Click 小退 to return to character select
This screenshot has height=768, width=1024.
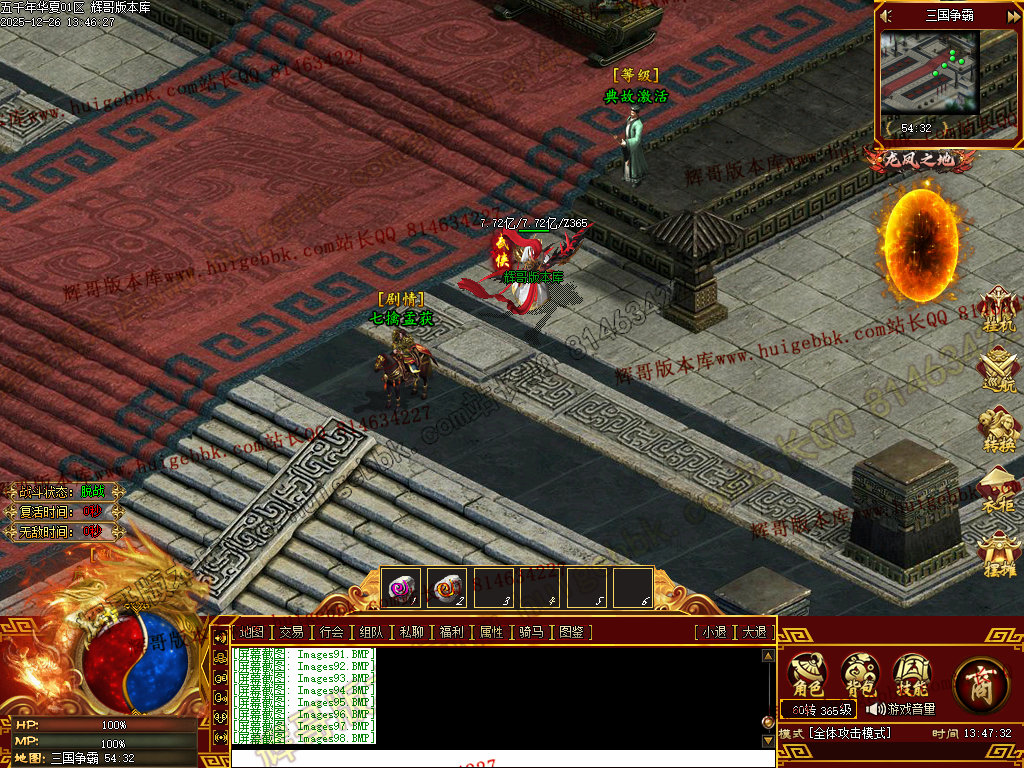point(713,632)
